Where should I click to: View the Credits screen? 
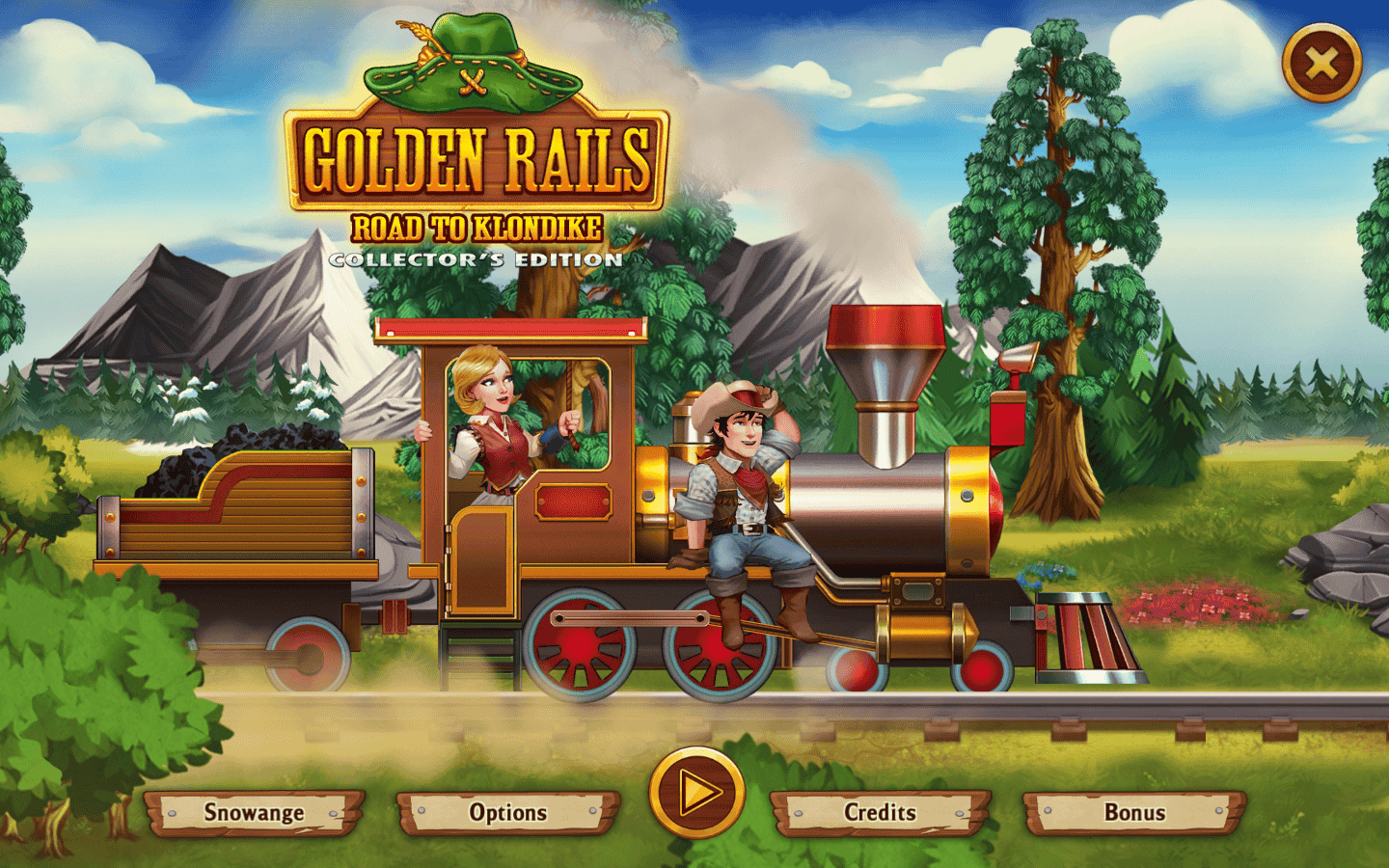(880, 813)
